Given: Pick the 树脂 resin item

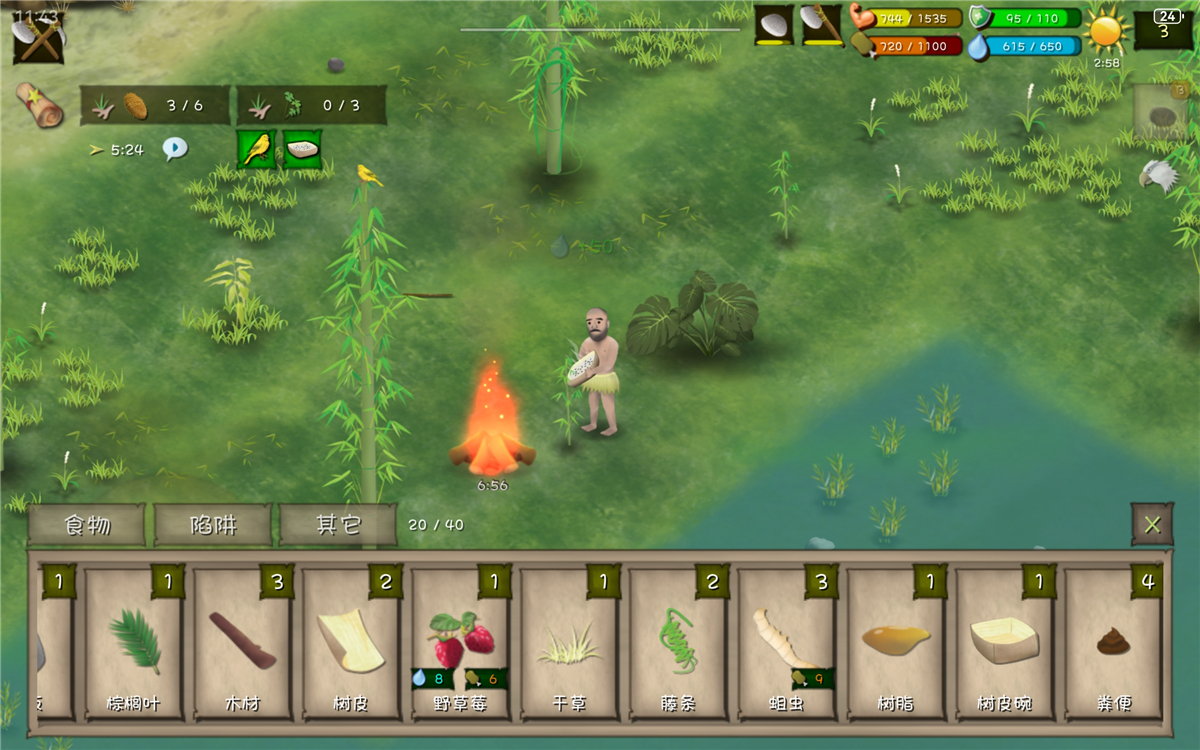Looking at the screenshot, I should (x=897, y=644).
